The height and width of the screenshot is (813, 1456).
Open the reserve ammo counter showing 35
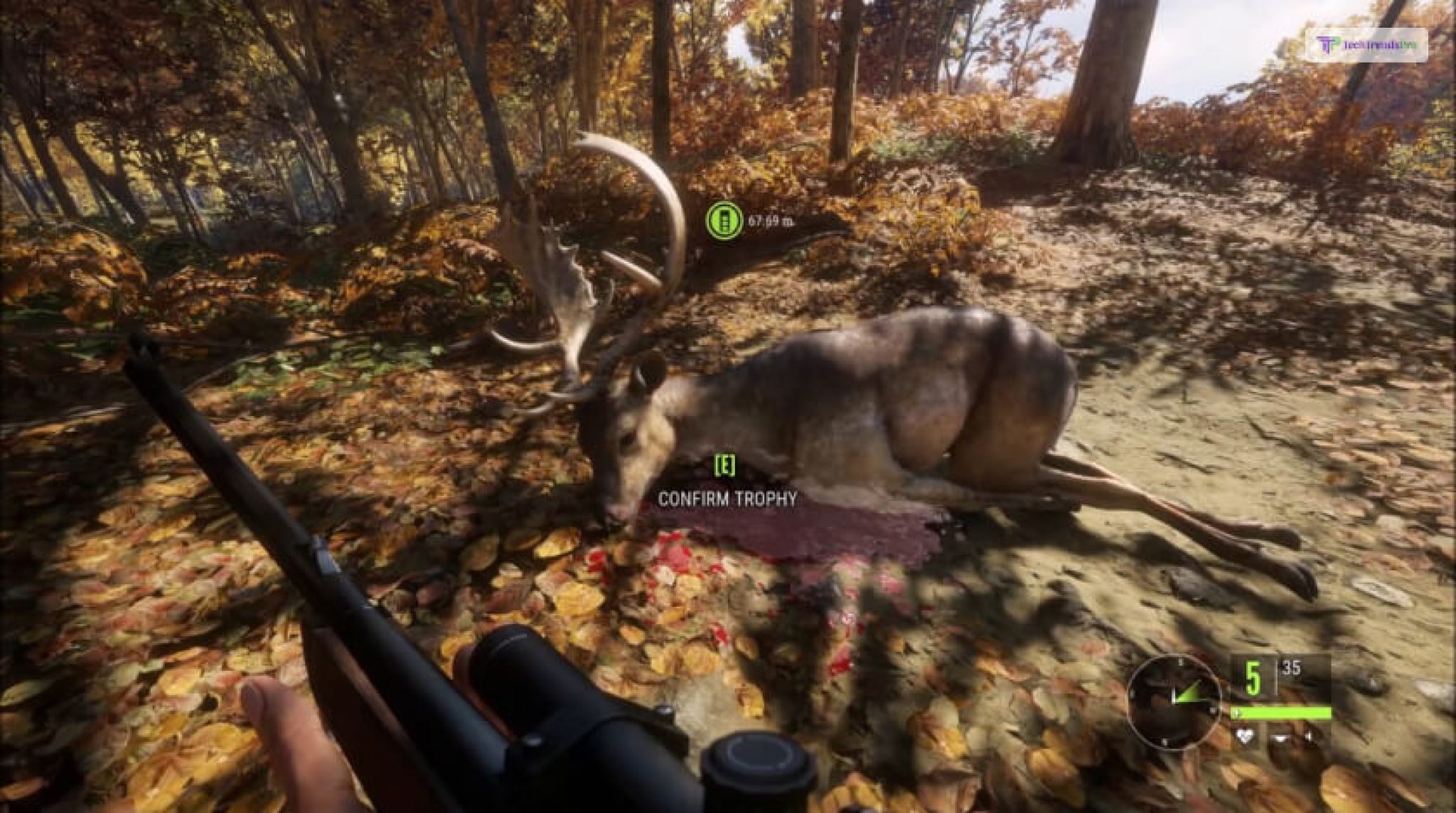tap(1291, 669)
